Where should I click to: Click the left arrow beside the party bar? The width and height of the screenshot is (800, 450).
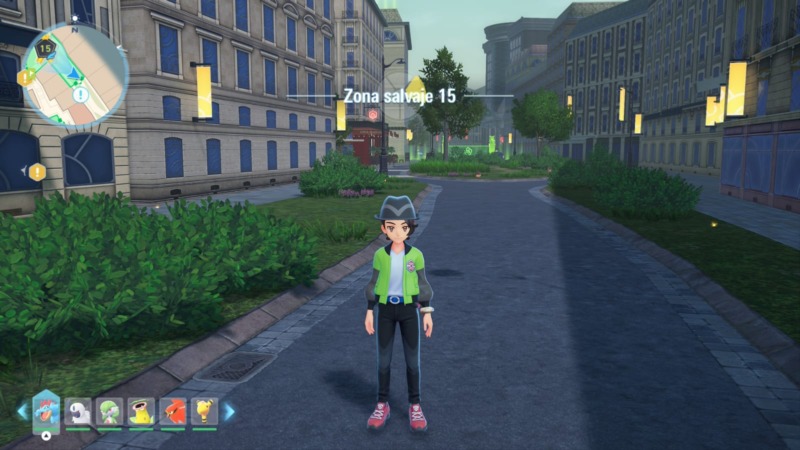click(22, 411)
